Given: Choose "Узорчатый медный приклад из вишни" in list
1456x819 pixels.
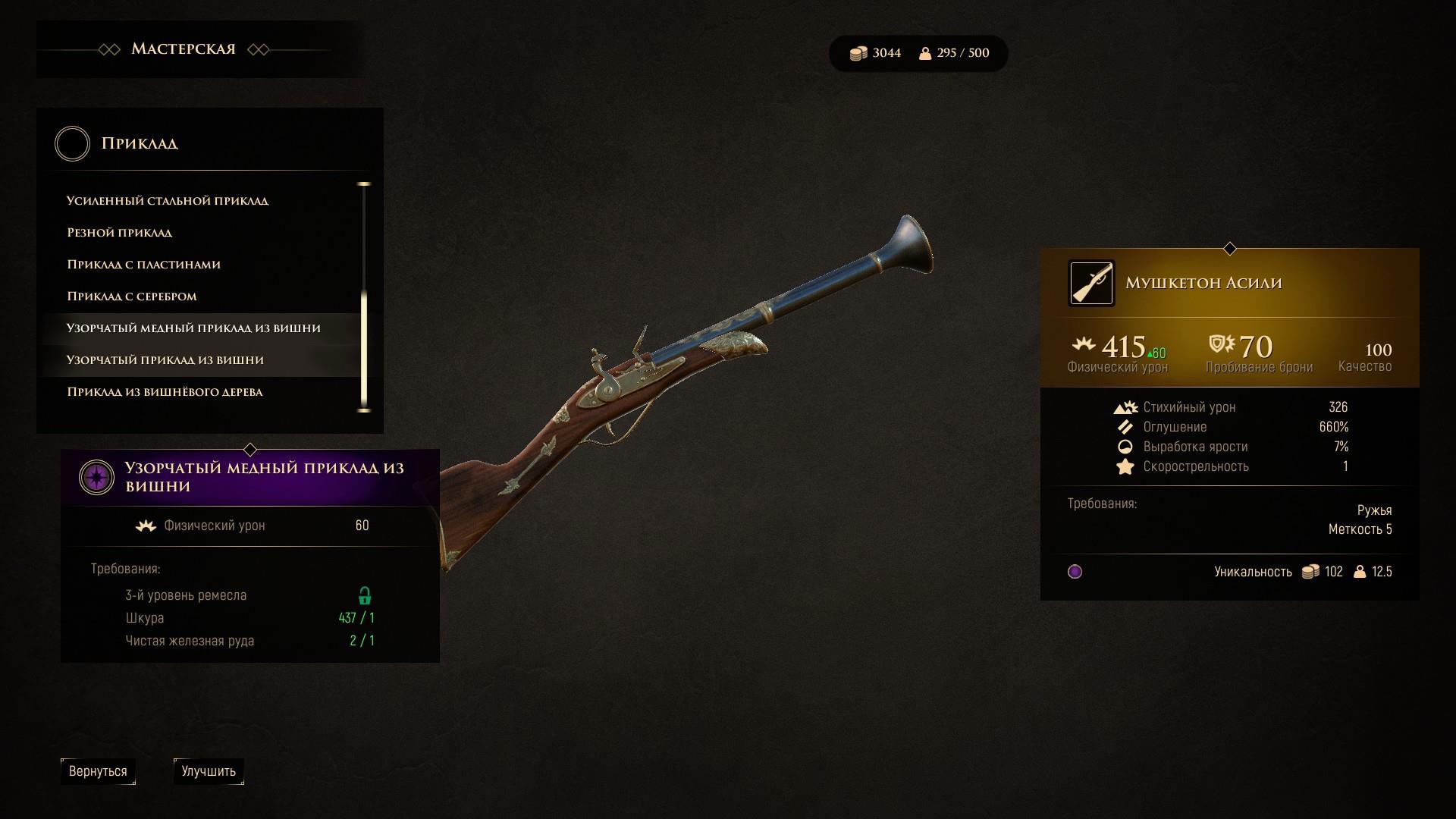Looking at the screenshot, I should (x=193, y=328).
